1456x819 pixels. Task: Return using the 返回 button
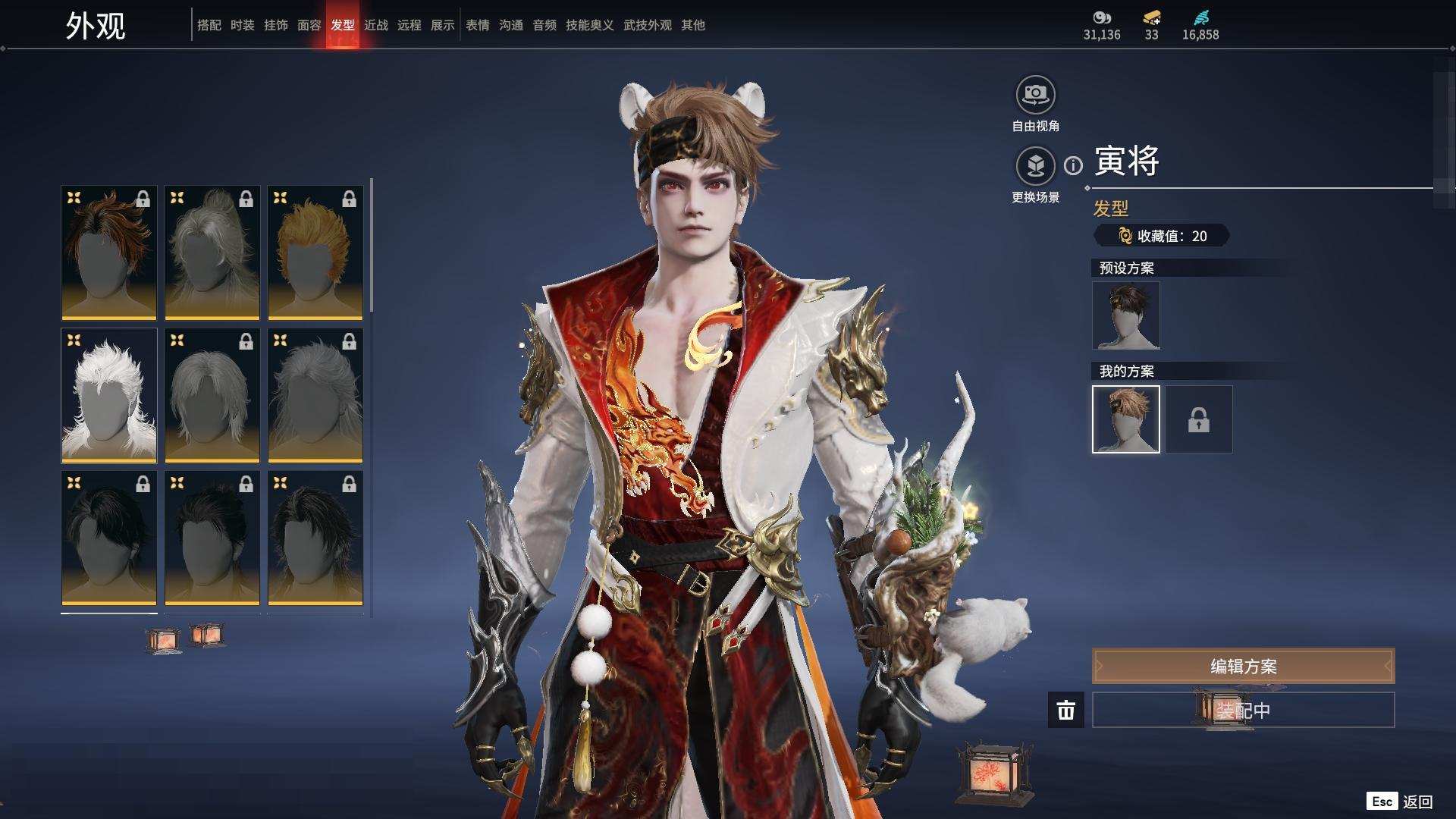point(1417,802)
